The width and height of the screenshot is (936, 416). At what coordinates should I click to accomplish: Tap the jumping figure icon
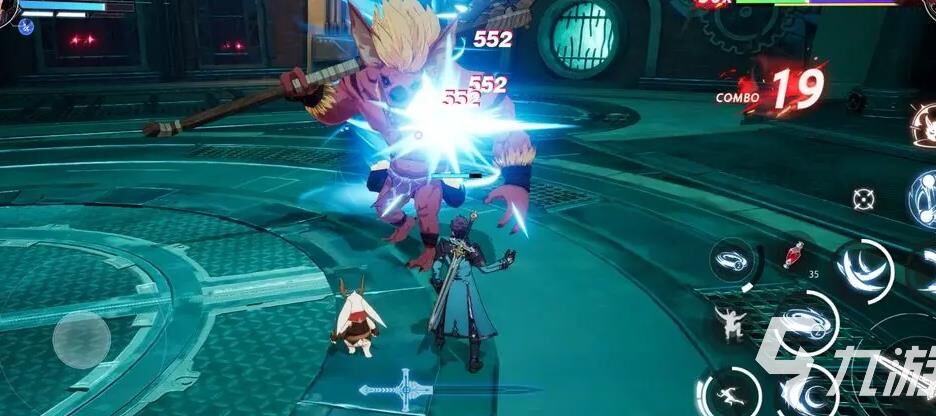click(x=729, y=322)
